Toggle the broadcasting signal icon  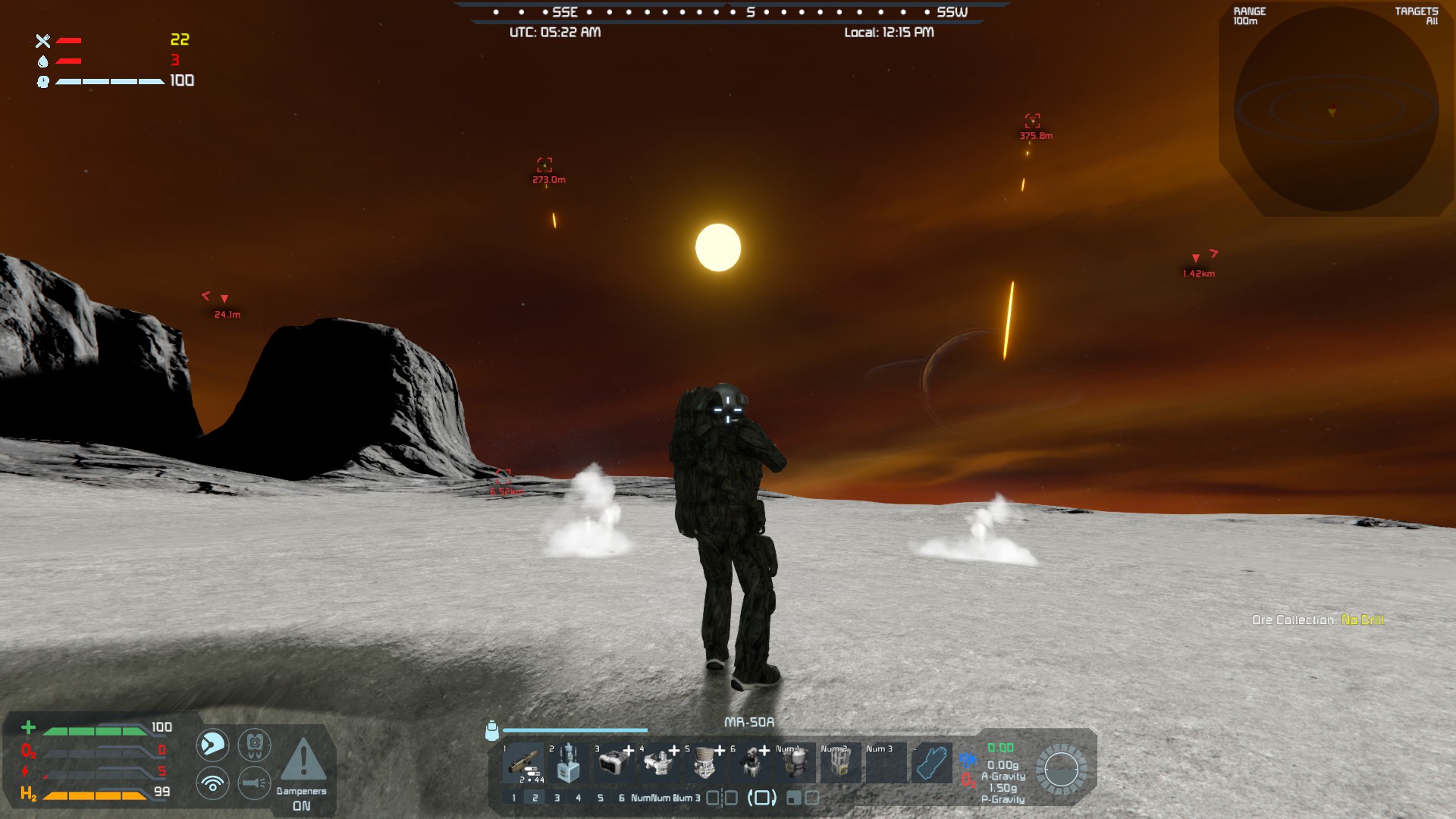[212, 783]
